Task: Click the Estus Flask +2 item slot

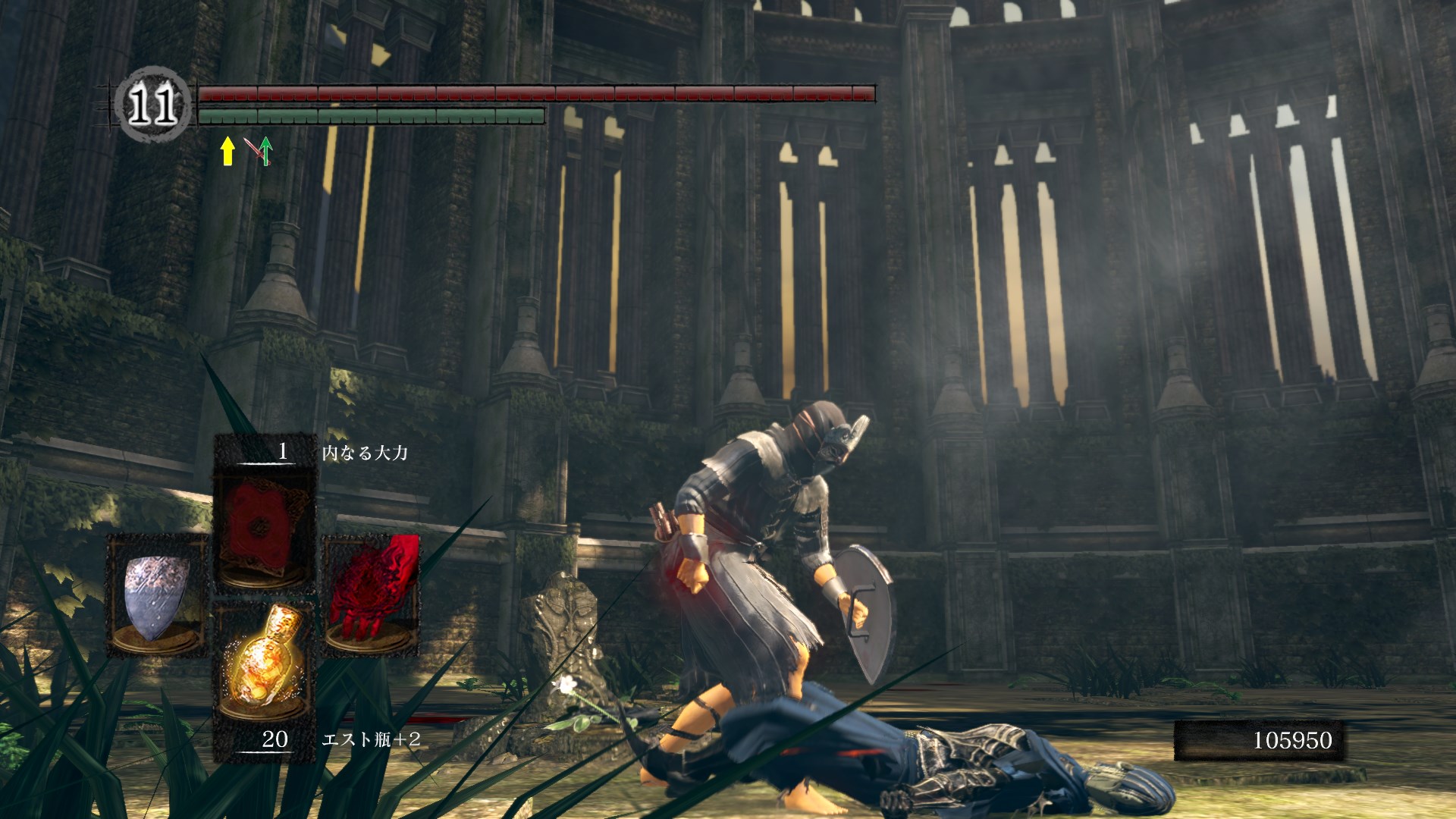Action: [x=263, y=667]
